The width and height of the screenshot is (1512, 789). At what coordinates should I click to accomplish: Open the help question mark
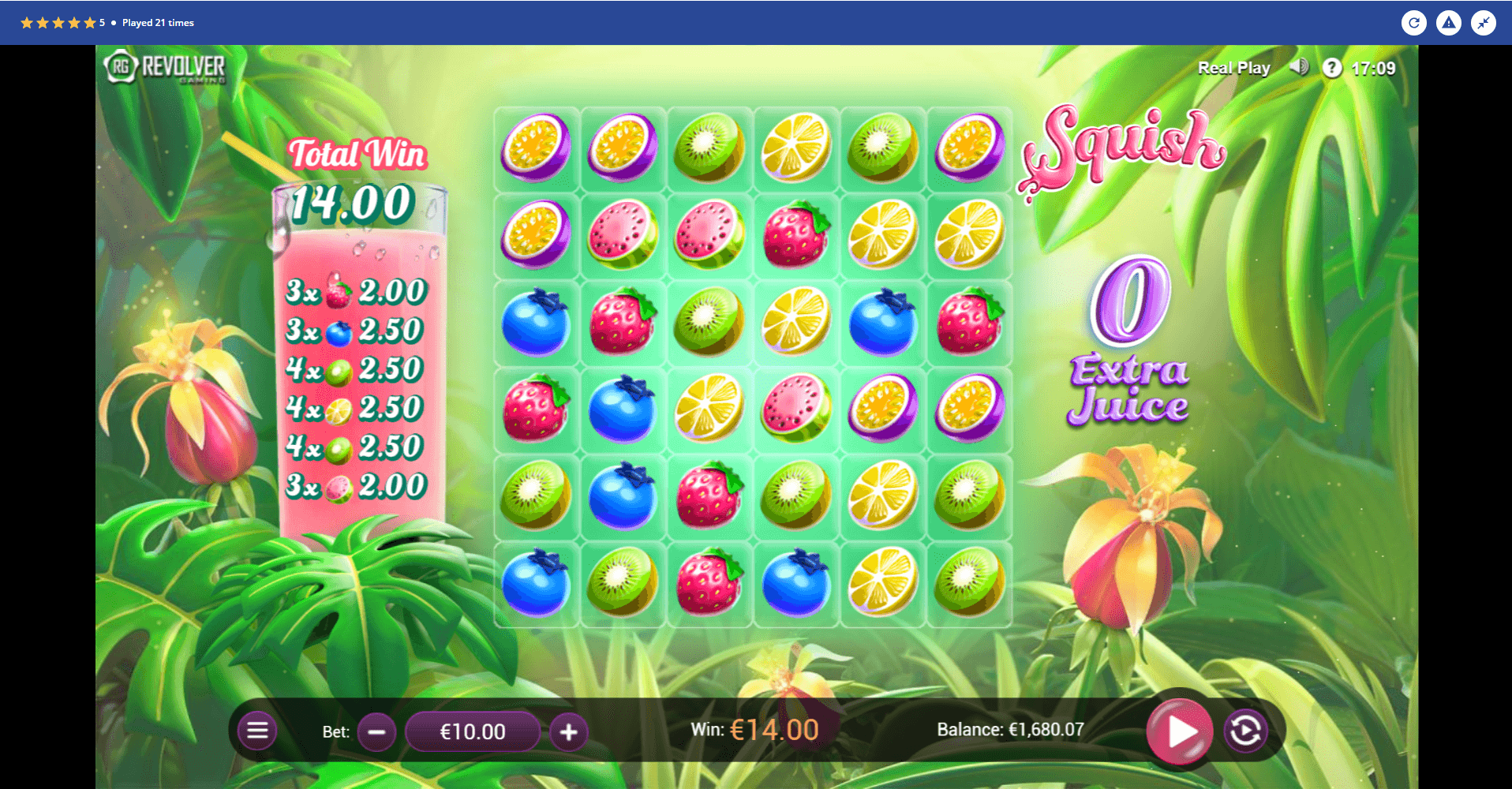pos(1332,68)
